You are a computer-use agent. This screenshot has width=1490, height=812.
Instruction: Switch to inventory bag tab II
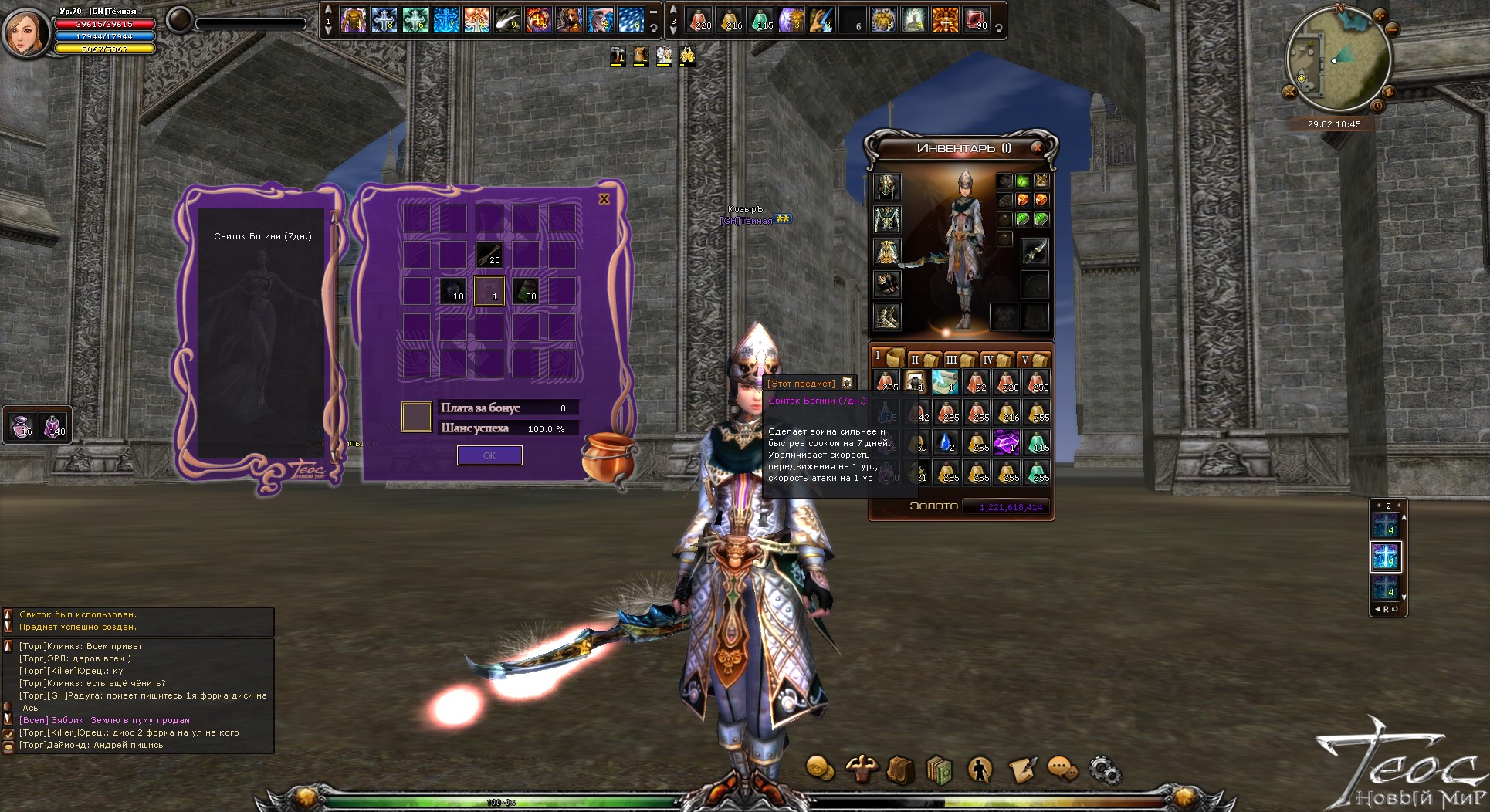[923, 359]
